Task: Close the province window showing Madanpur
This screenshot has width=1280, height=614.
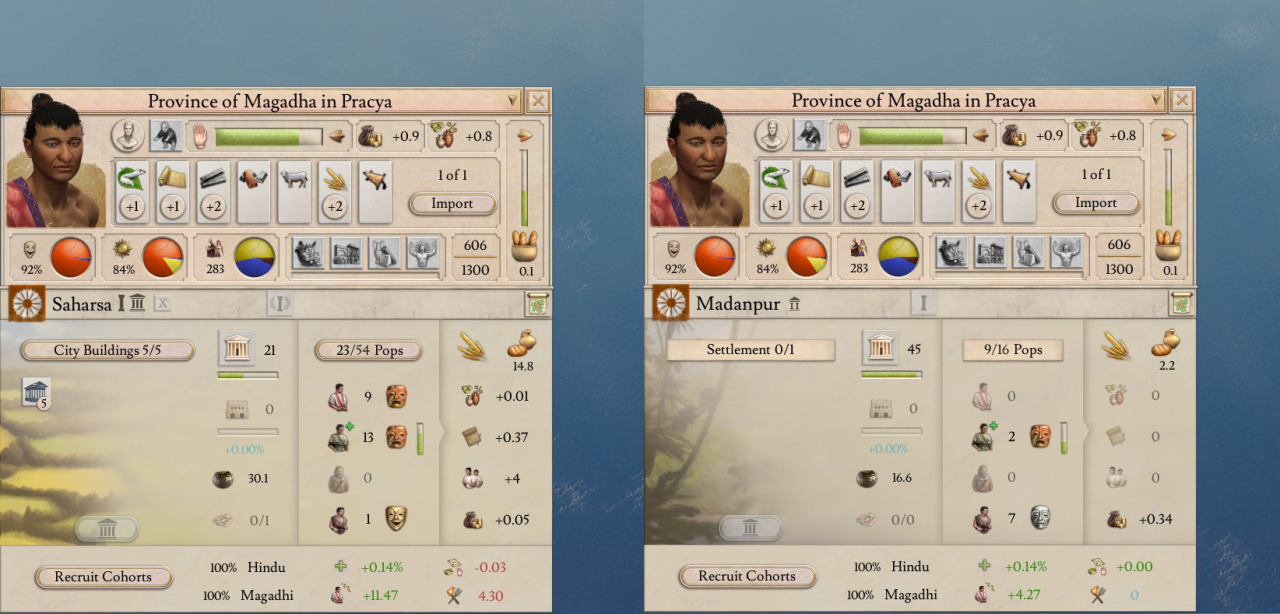Action: (x=1182, y=101)
